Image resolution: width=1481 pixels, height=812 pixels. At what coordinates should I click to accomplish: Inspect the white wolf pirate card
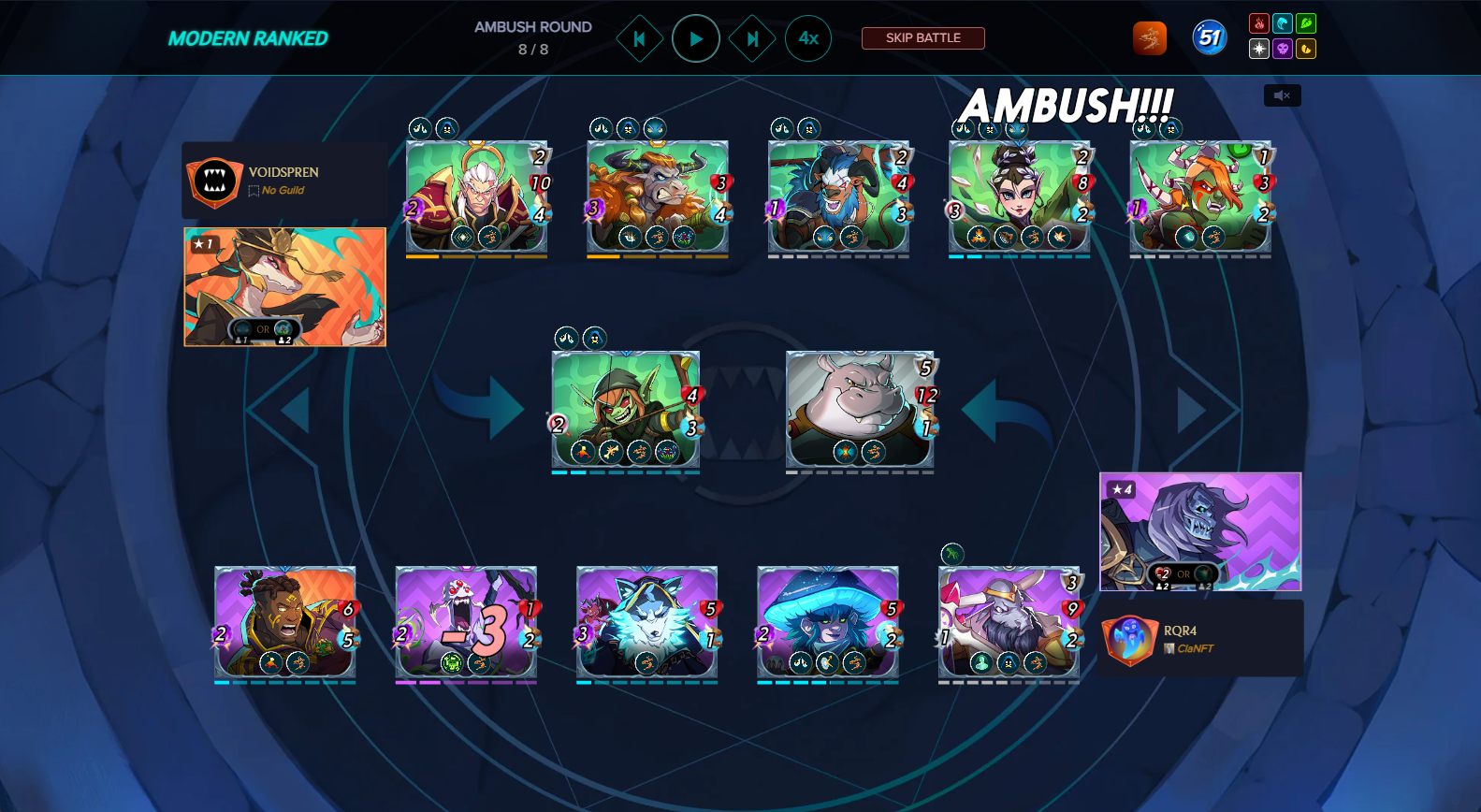tap(646, 621)
